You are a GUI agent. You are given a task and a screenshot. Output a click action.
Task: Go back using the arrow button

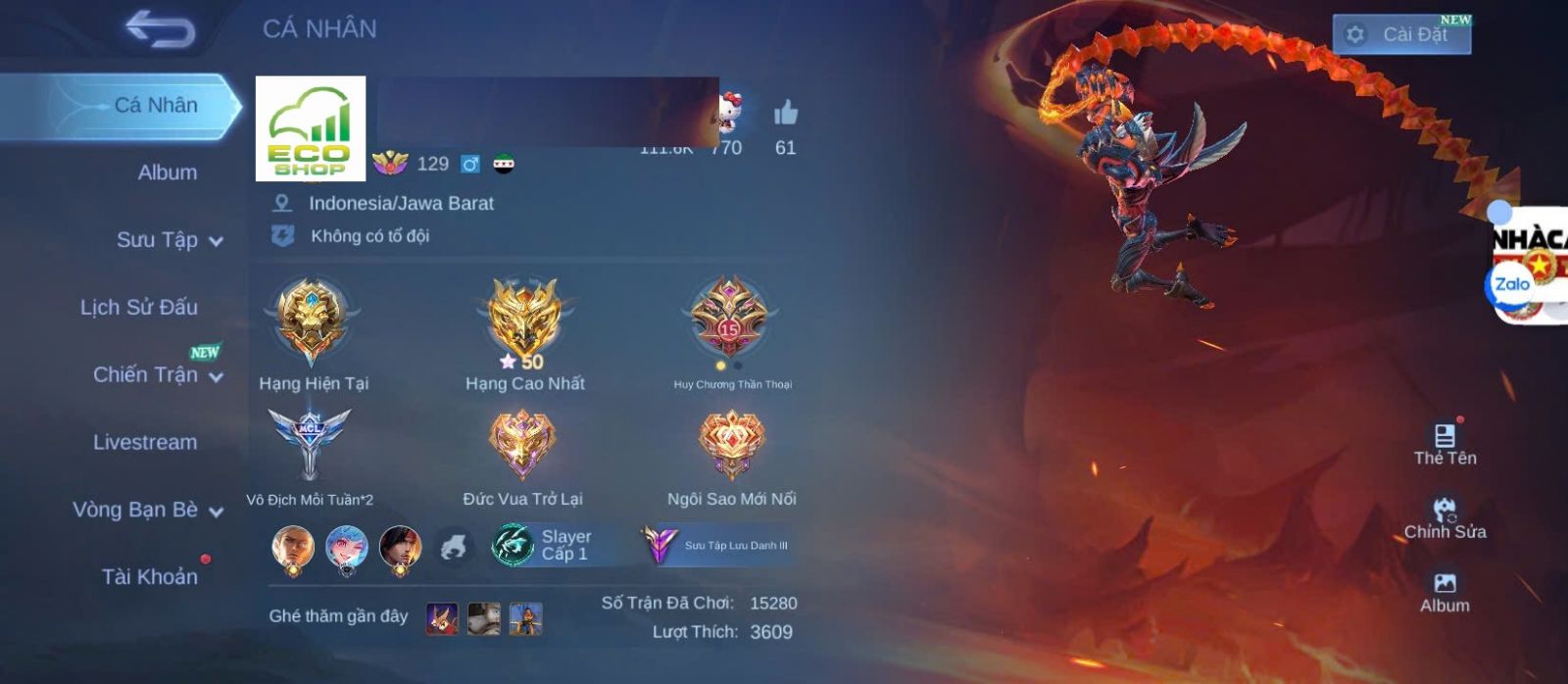tap(160, 29)
